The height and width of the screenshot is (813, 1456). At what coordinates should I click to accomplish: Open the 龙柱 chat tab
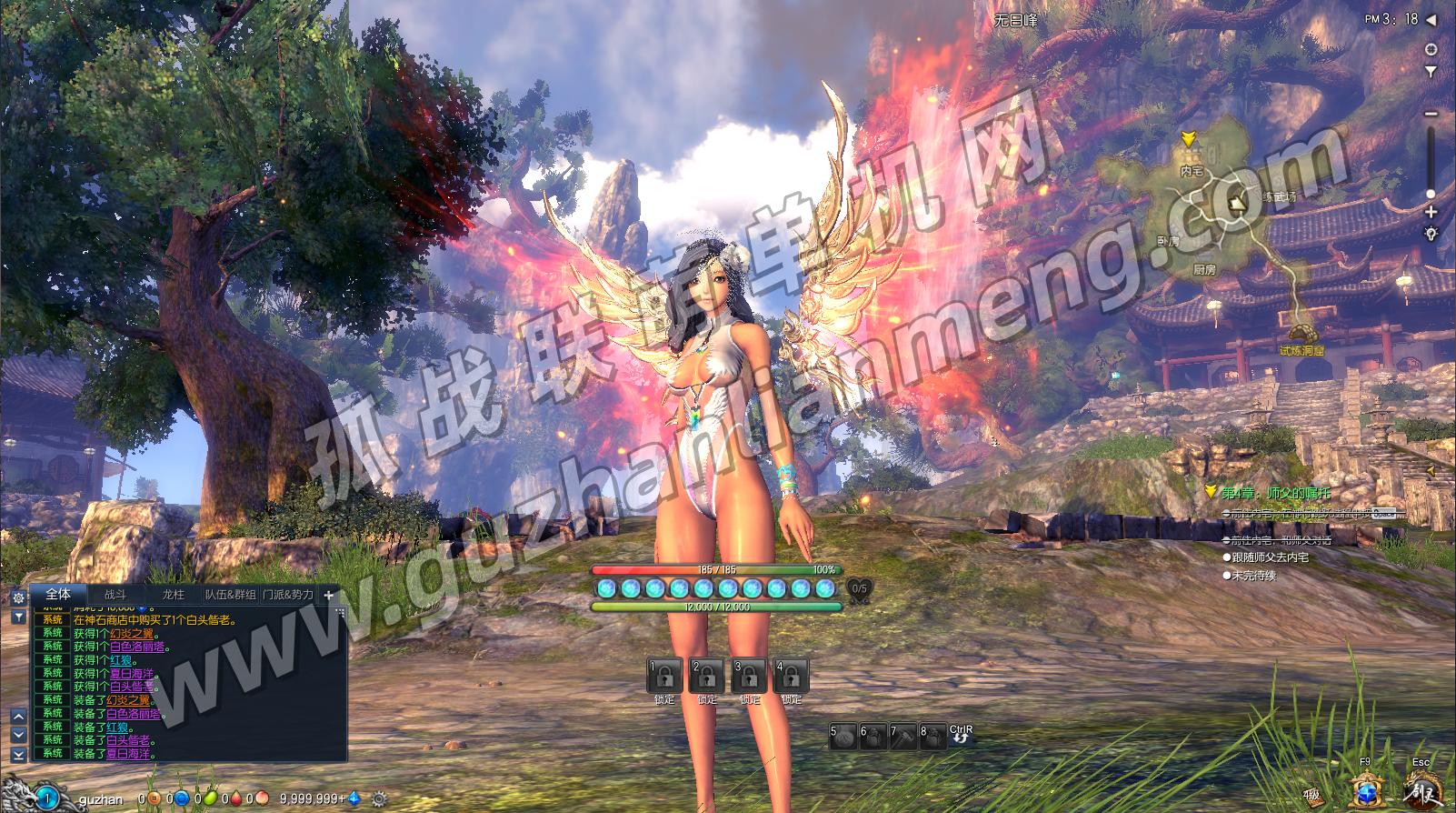click(x=173, y=595)
